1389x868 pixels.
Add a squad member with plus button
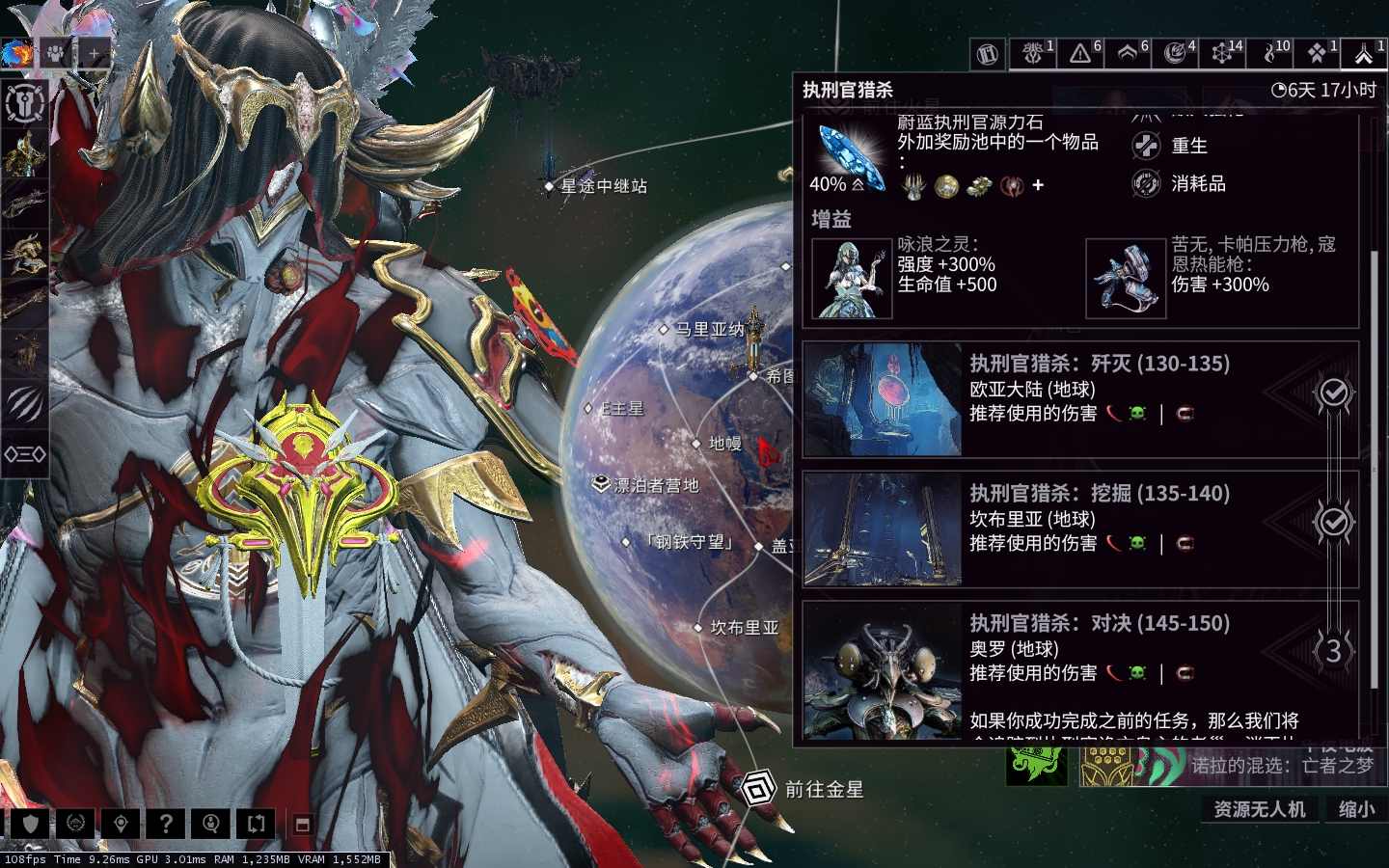click(94, 55)
